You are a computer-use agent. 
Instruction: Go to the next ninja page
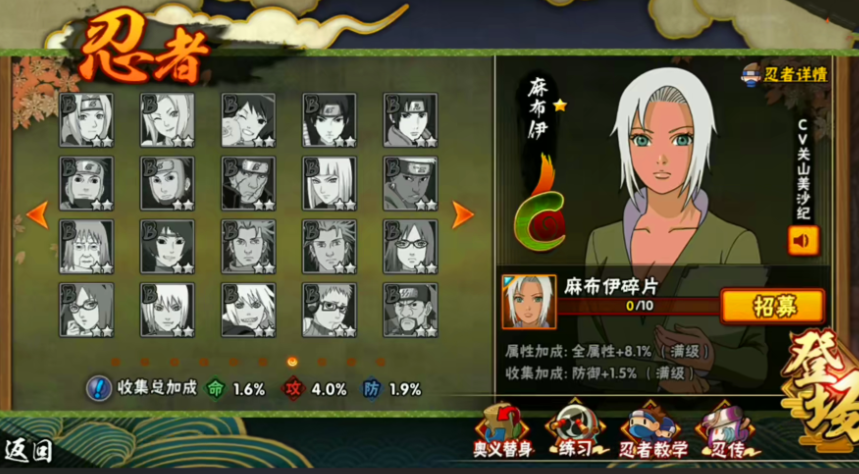coord(462,213)
